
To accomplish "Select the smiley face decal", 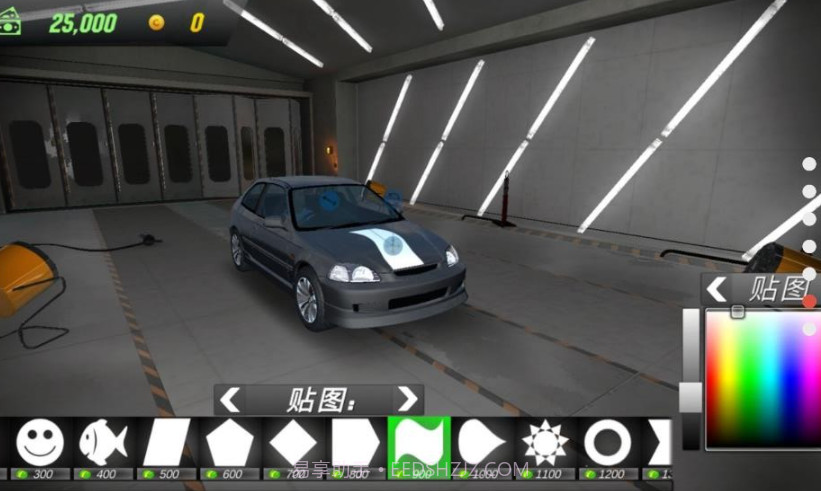I will click(40, 442).
